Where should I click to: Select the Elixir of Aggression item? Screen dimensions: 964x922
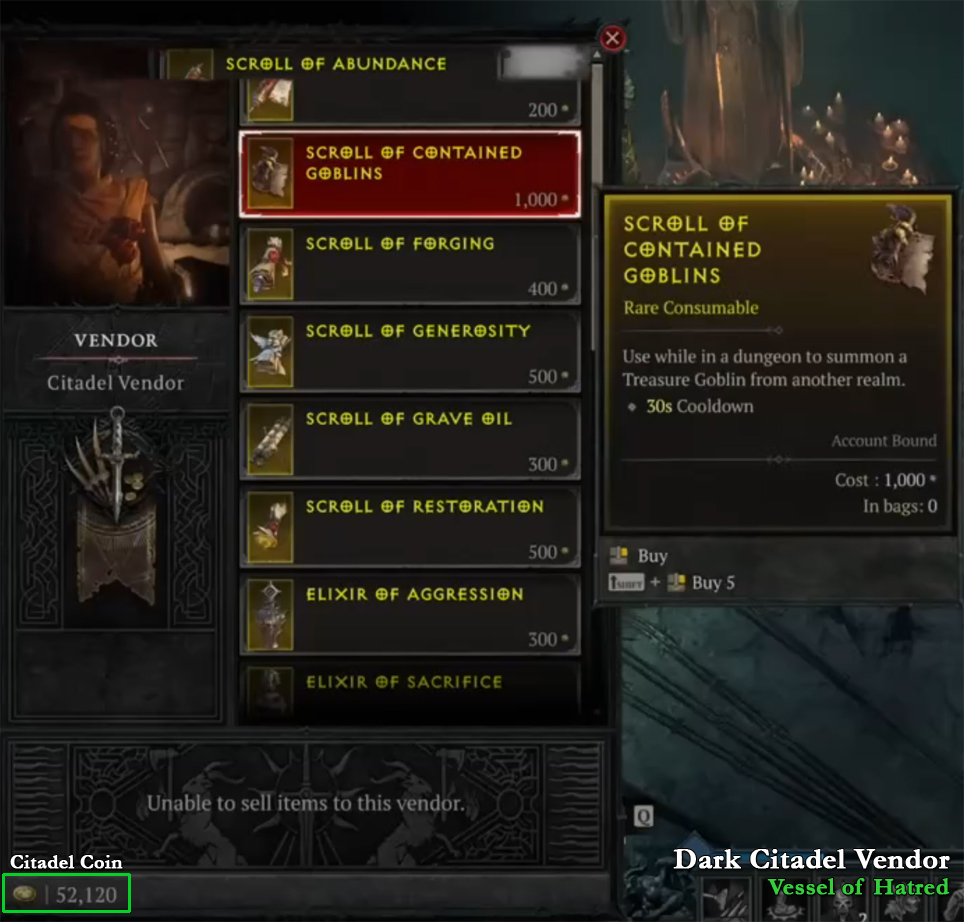(x=410, y=614)
